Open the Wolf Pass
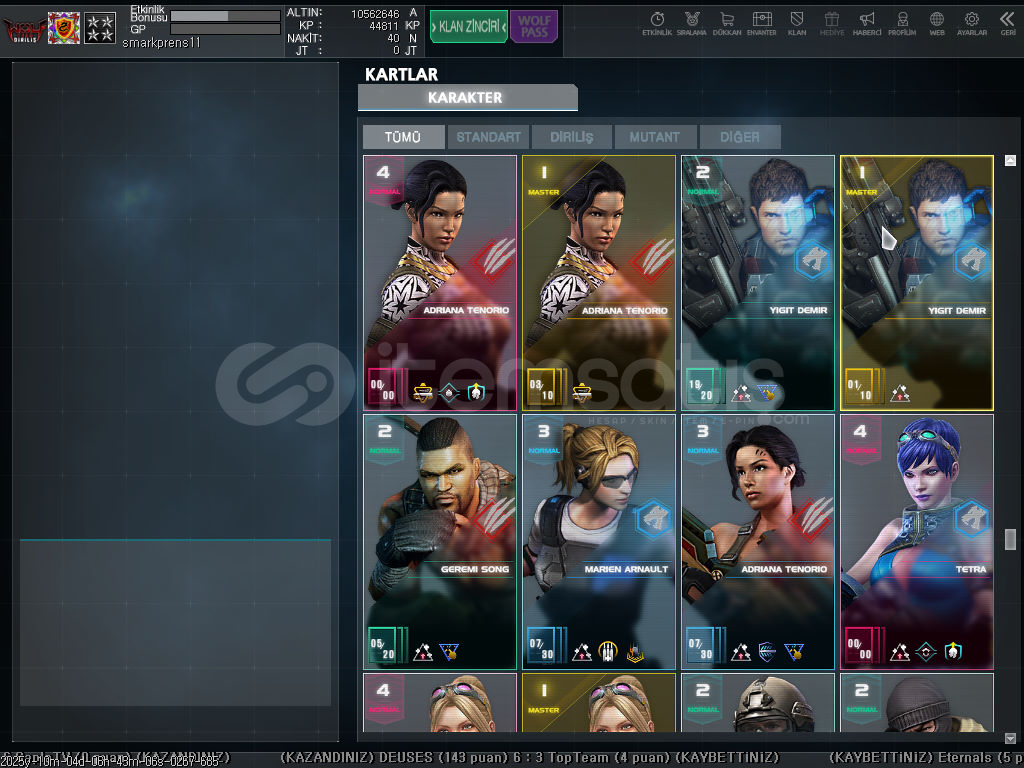The height and width of the screenshot is (768, 1024). pos(534,27)
